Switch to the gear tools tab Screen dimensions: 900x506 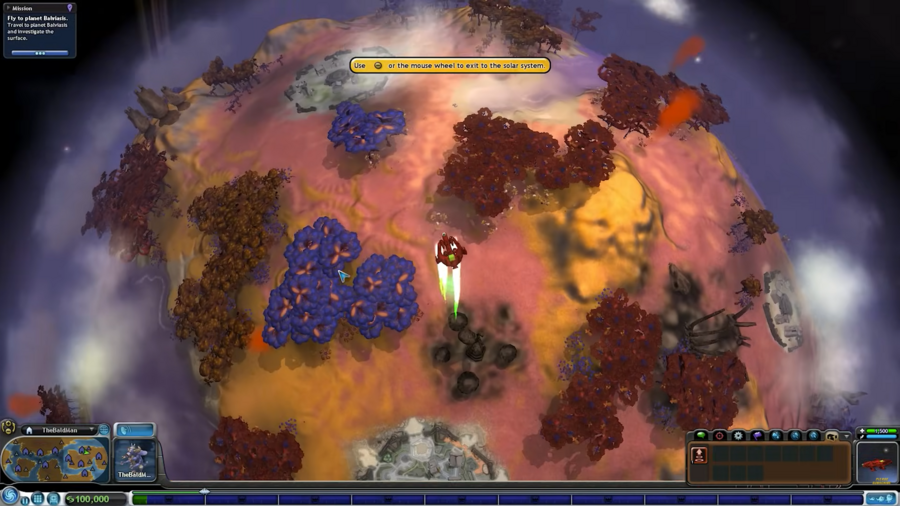tap(738, 435)
